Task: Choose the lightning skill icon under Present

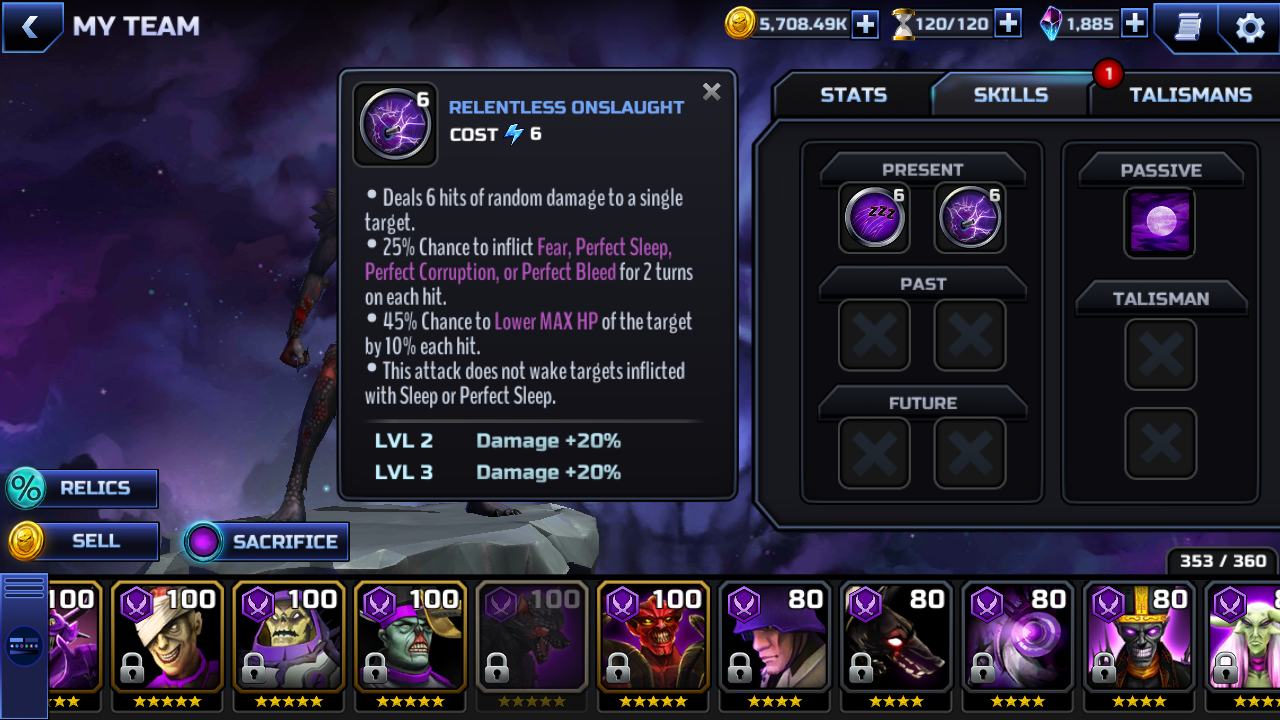Action: [970, 218]
